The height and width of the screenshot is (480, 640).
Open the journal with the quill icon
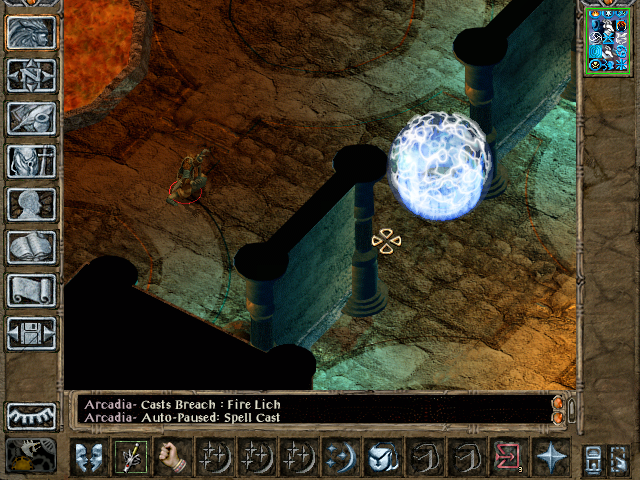31,118
